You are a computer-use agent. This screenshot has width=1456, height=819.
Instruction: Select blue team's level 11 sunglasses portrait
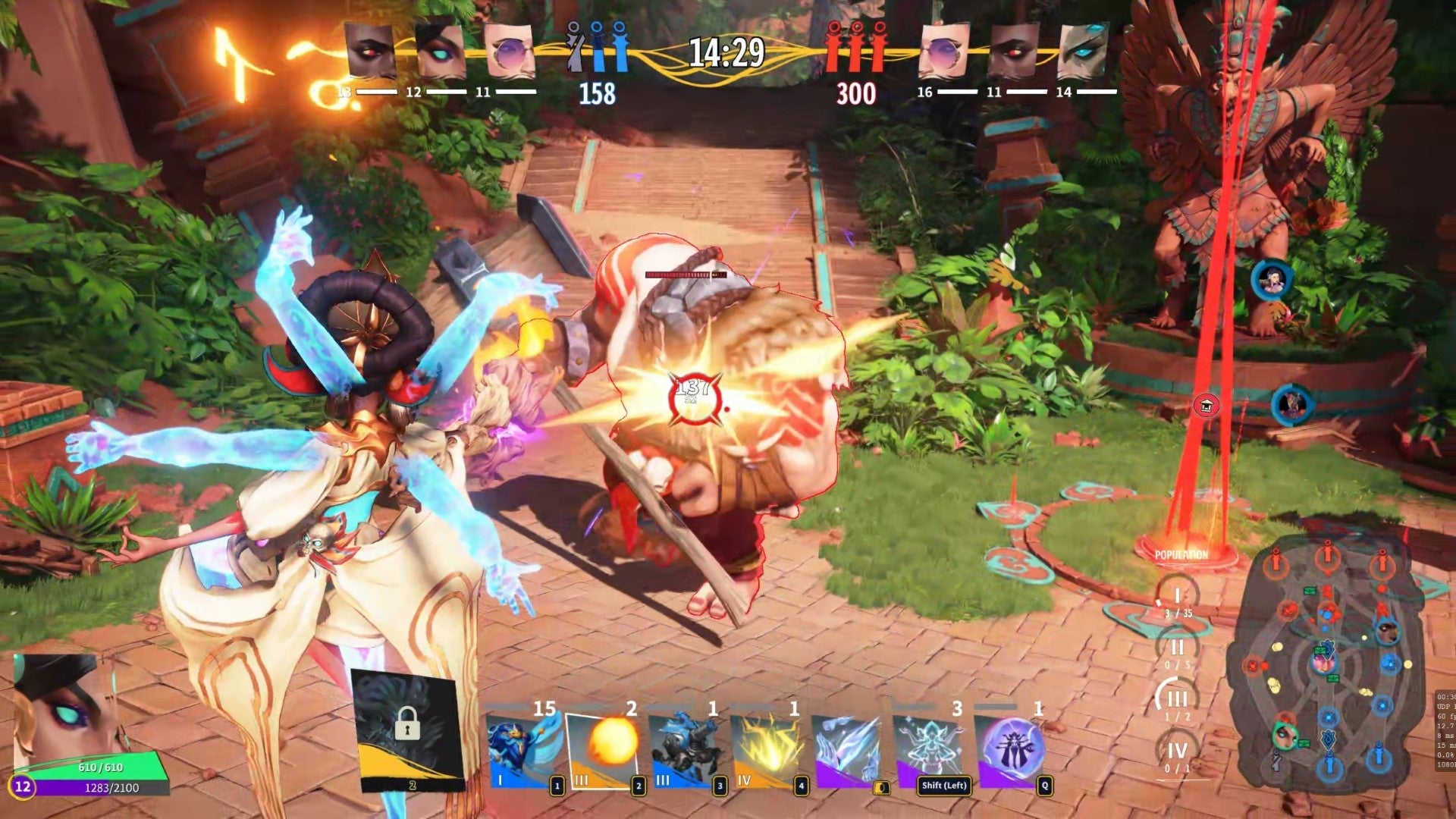click(x=509, y=52)
